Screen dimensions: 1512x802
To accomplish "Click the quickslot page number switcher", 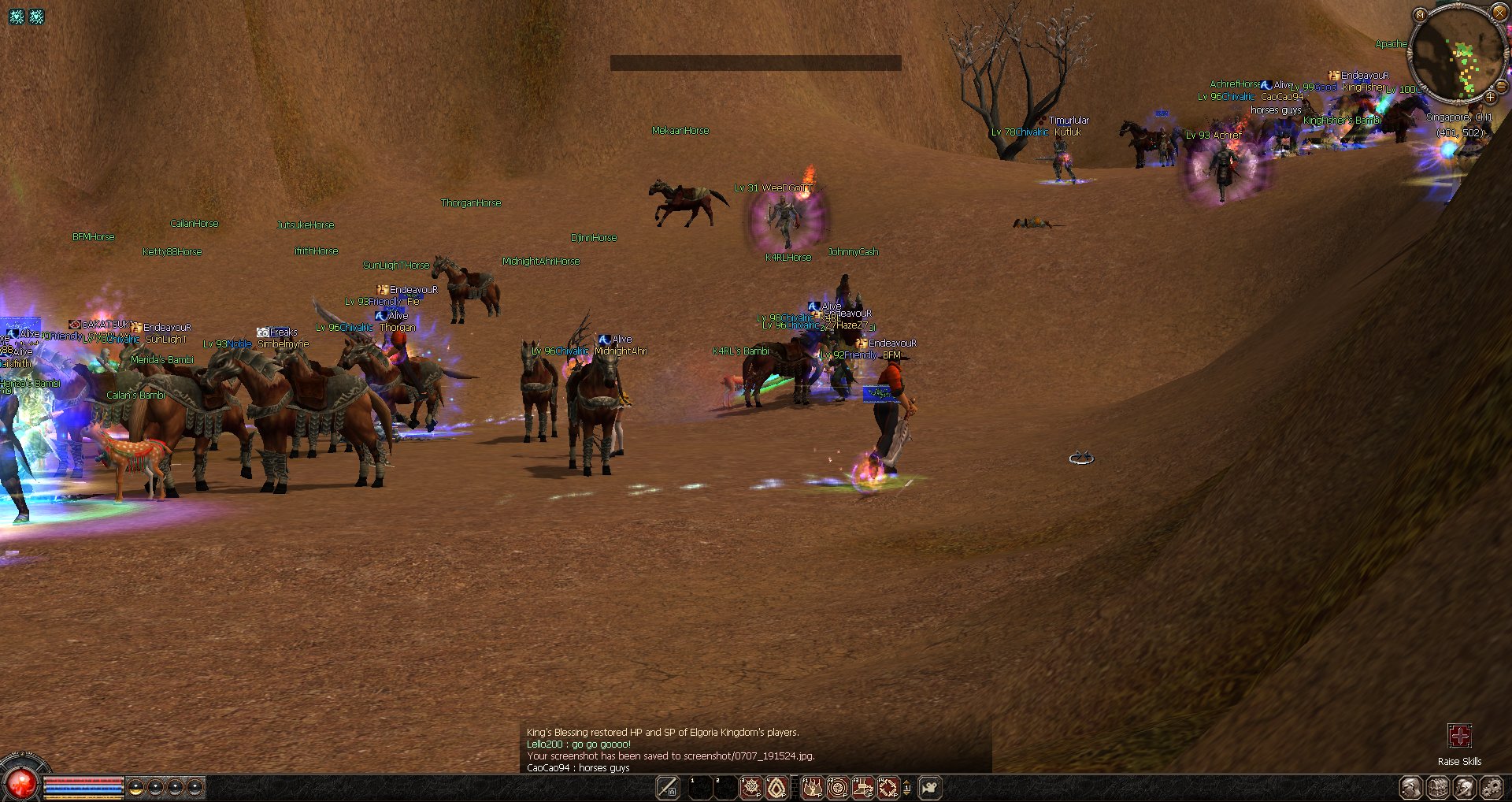I will pos(906,787).
